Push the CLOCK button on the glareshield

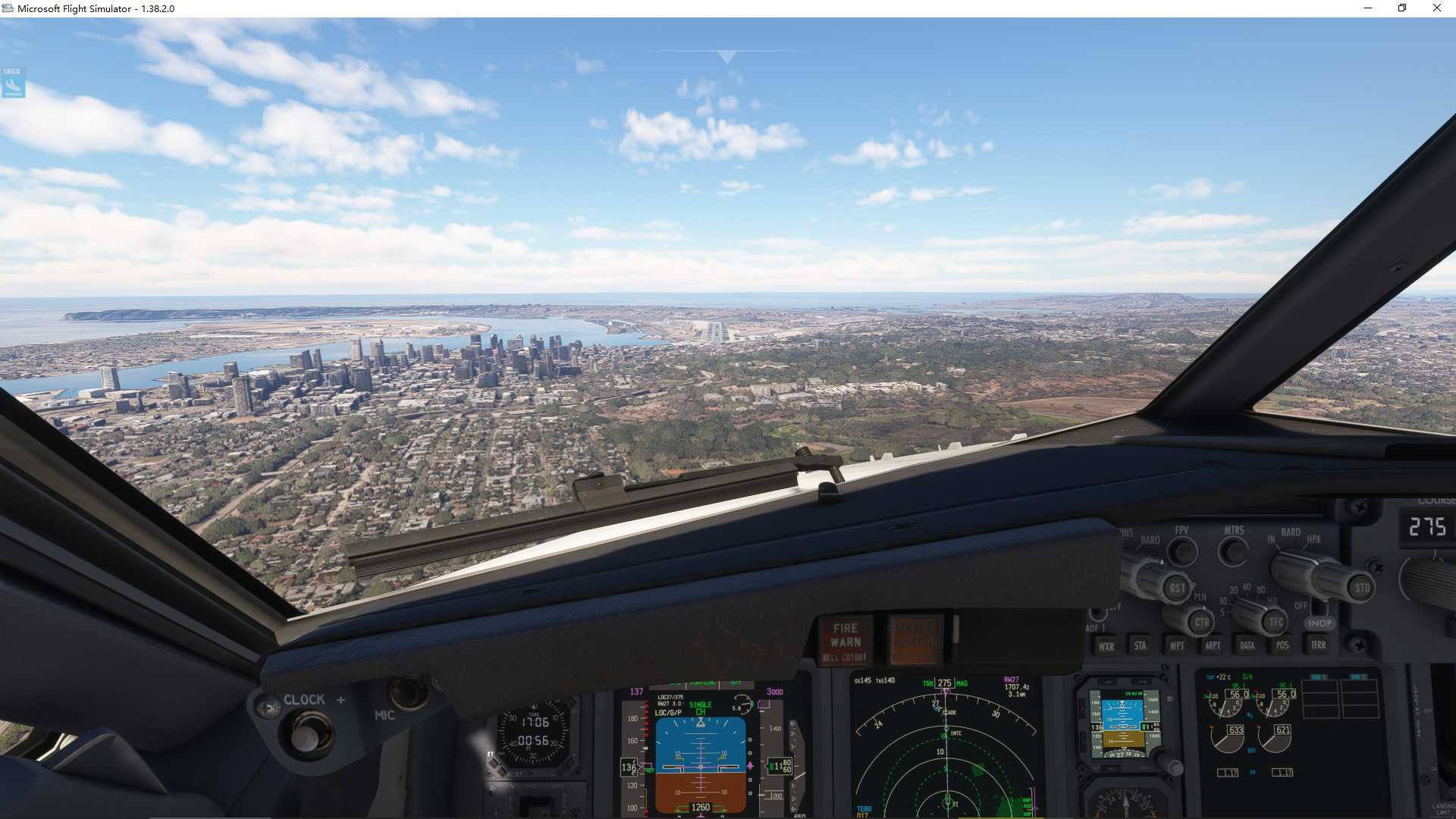click(306, 734)
